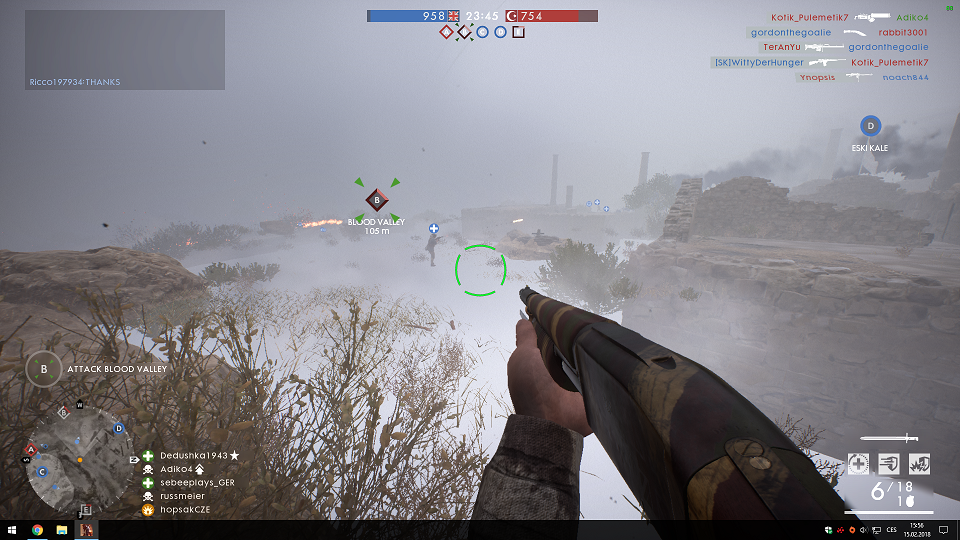This screenshot has width=960, height=540.
Task: Click the Attack Blood Valley squad order
Action: [x=99, y=369]
